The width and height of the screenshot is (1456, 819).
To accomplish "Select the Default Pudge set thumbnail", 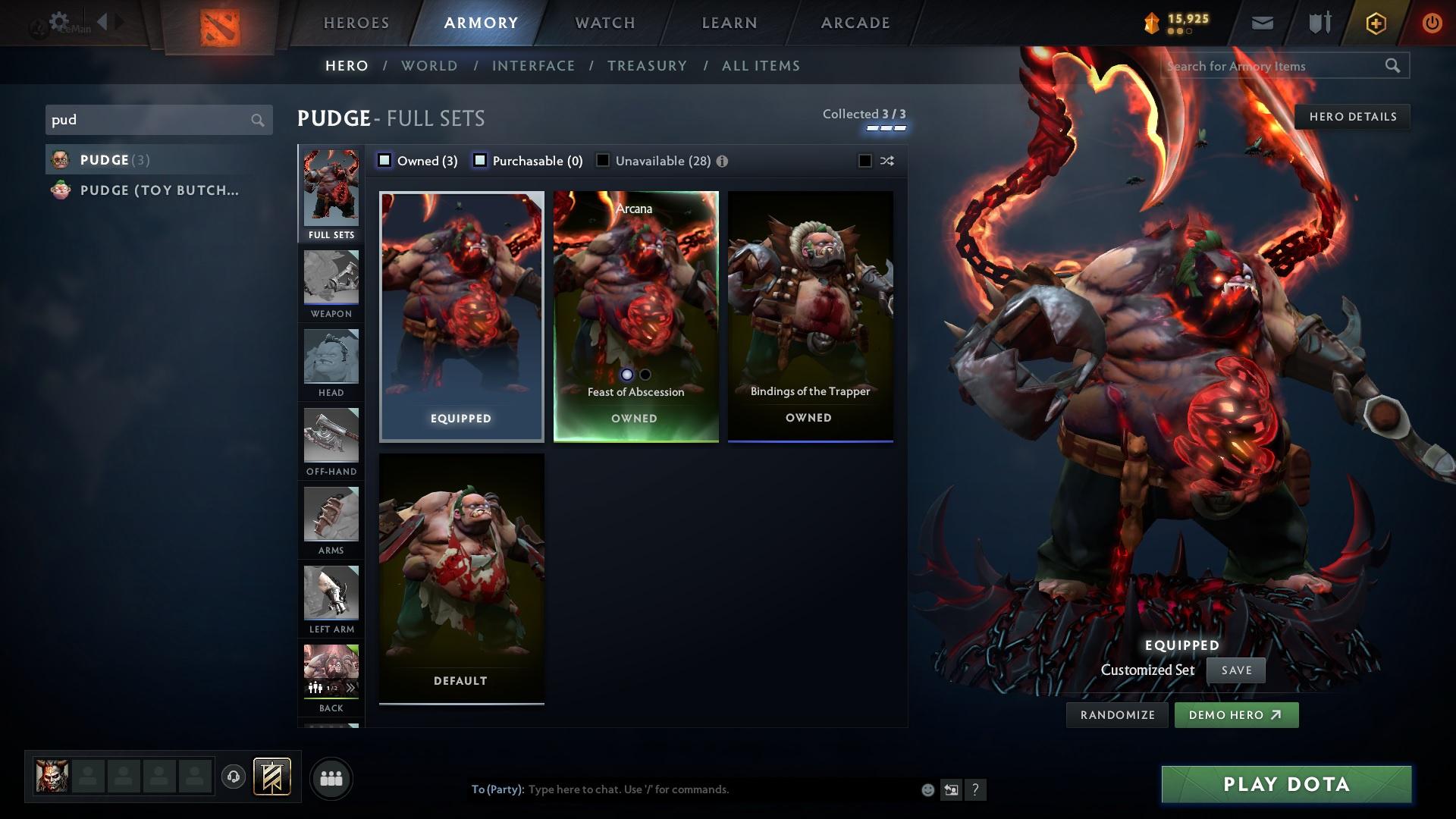I will click(x=460, y=576).
